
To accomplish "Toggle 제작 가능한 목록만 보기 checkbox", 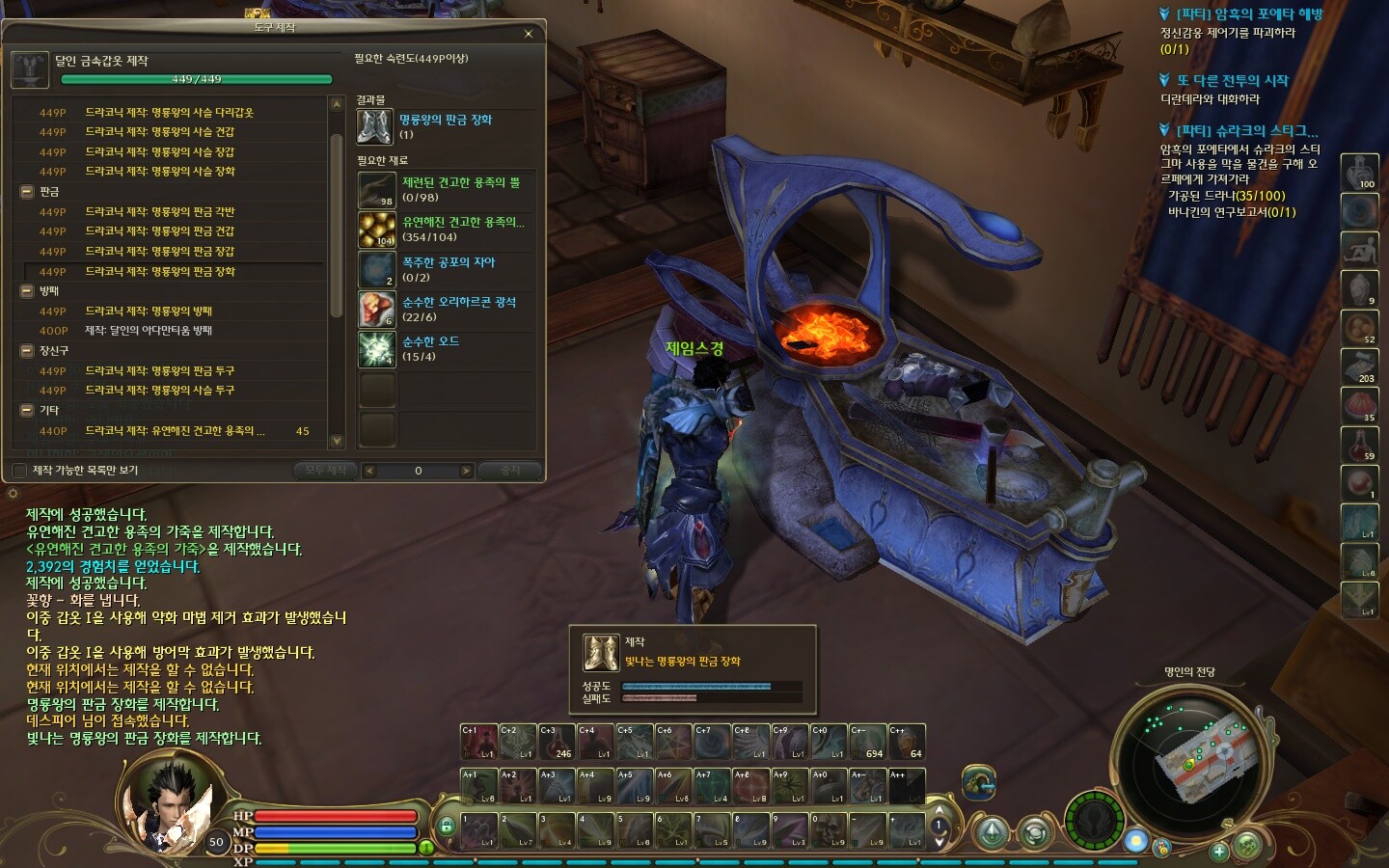I will coord(19,471).
